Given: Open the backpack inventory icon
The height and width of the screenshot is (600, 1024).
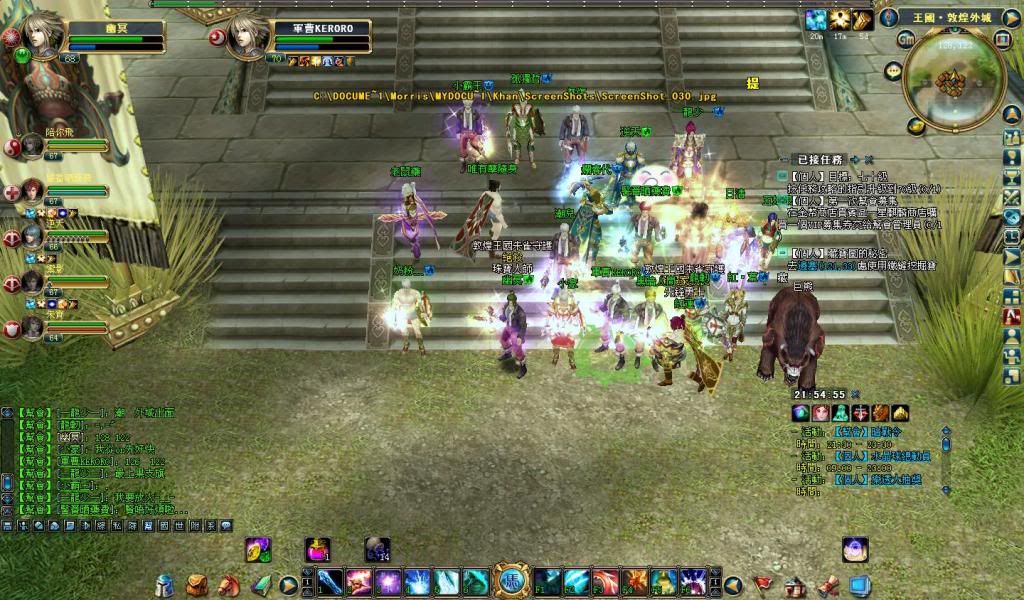Looking at the screenshot, I should pos(196,584).
